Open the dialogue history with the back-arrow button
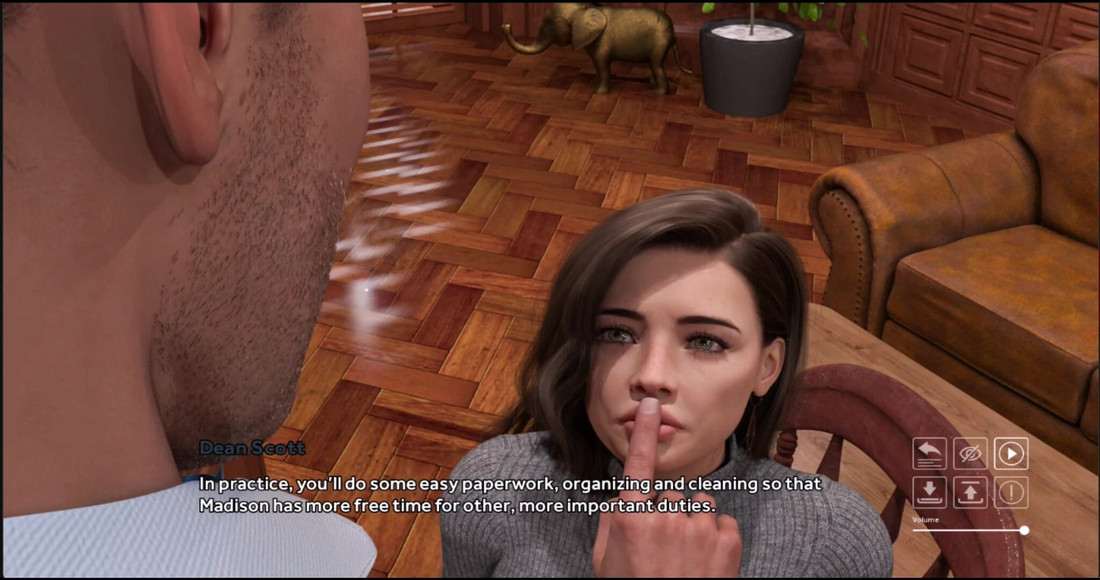This screenshot has height=580, width=1100. (x=929, y=454)
